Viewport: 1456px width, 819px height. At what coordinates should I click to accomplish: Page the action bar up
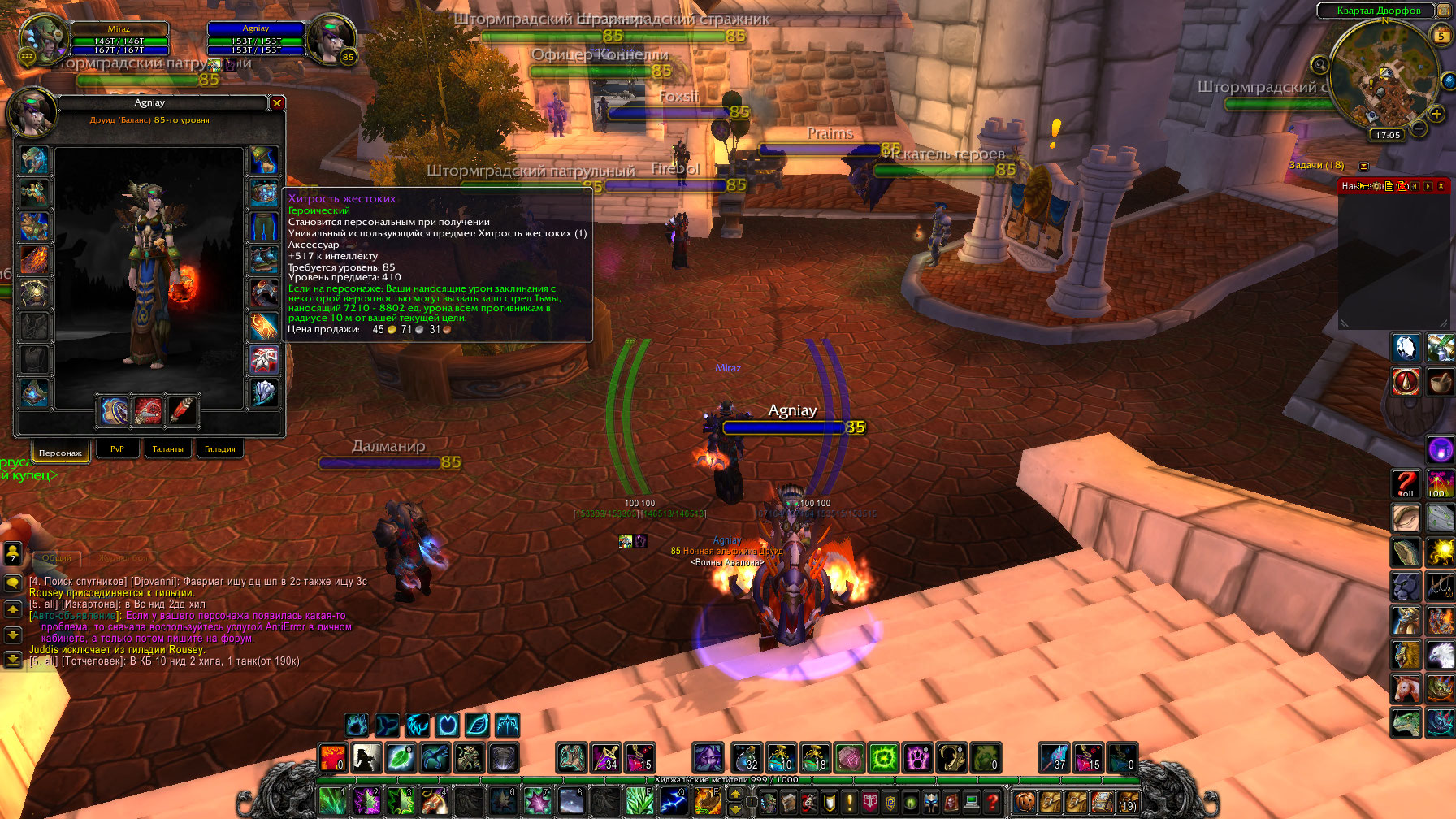[x=735, y=794]
